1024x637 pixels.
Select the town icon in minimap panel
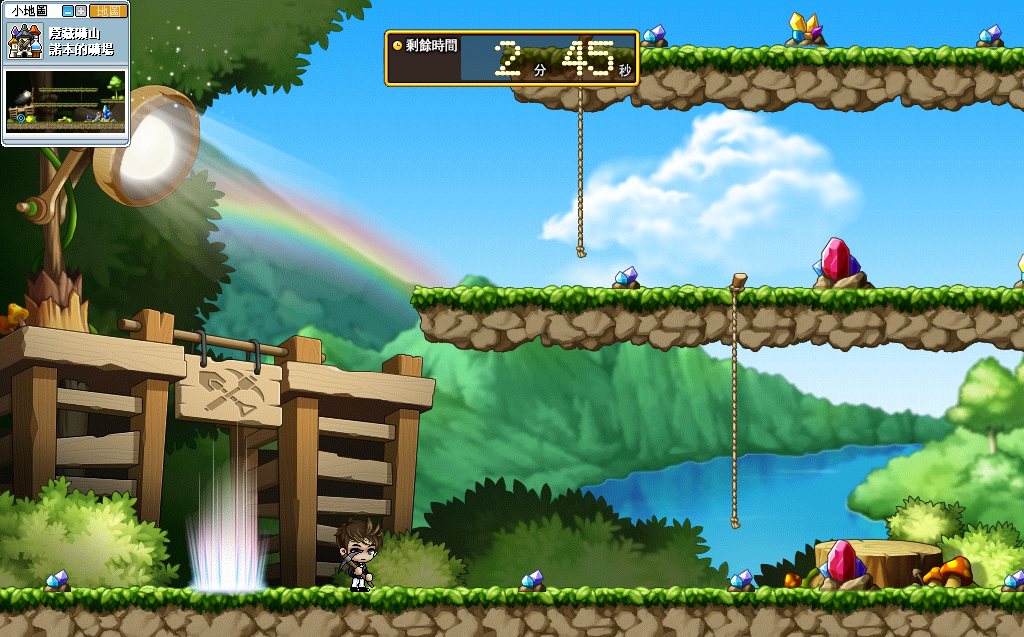(24, 41)
